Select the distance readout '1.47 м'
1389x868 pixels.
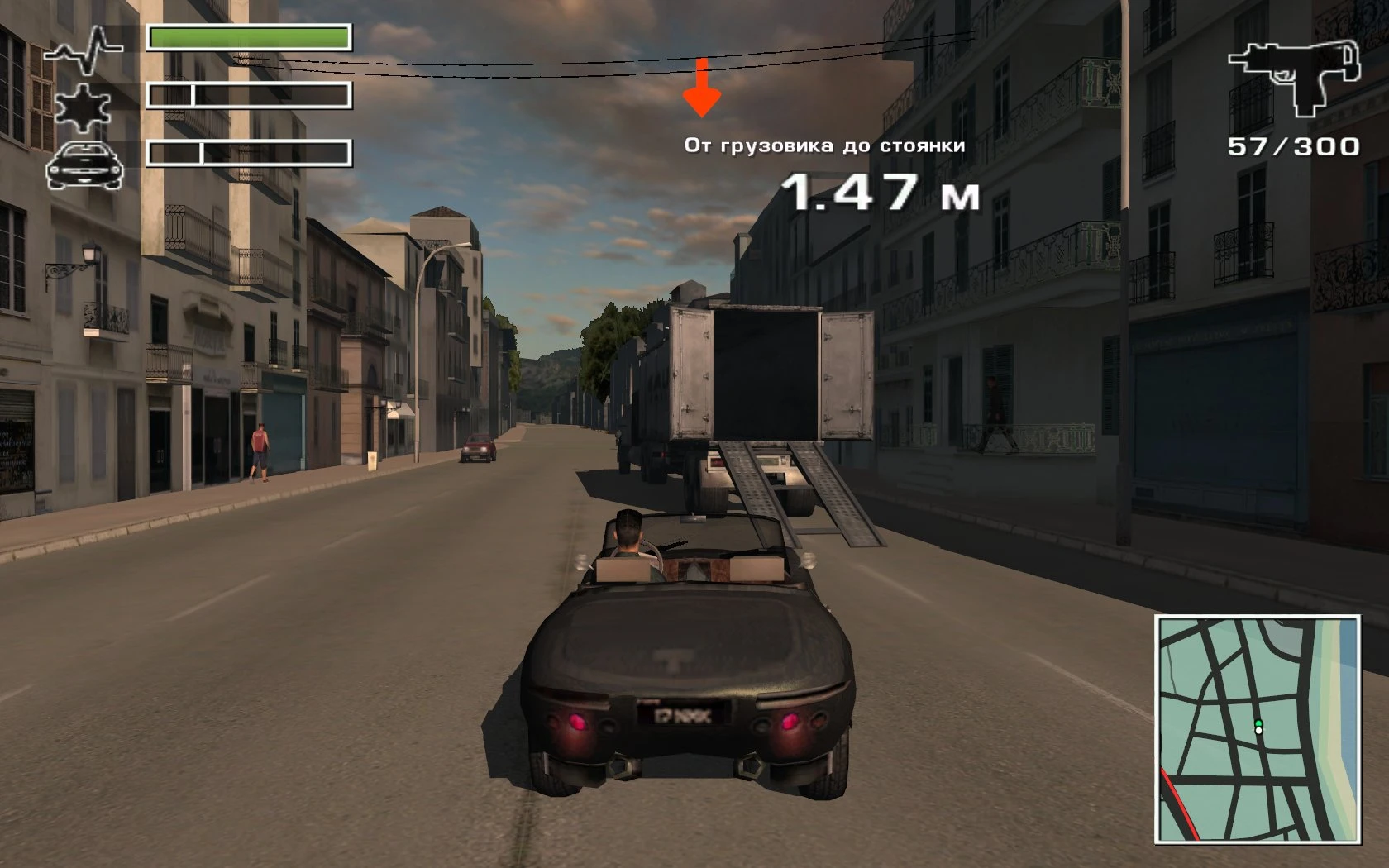(882, 192)
